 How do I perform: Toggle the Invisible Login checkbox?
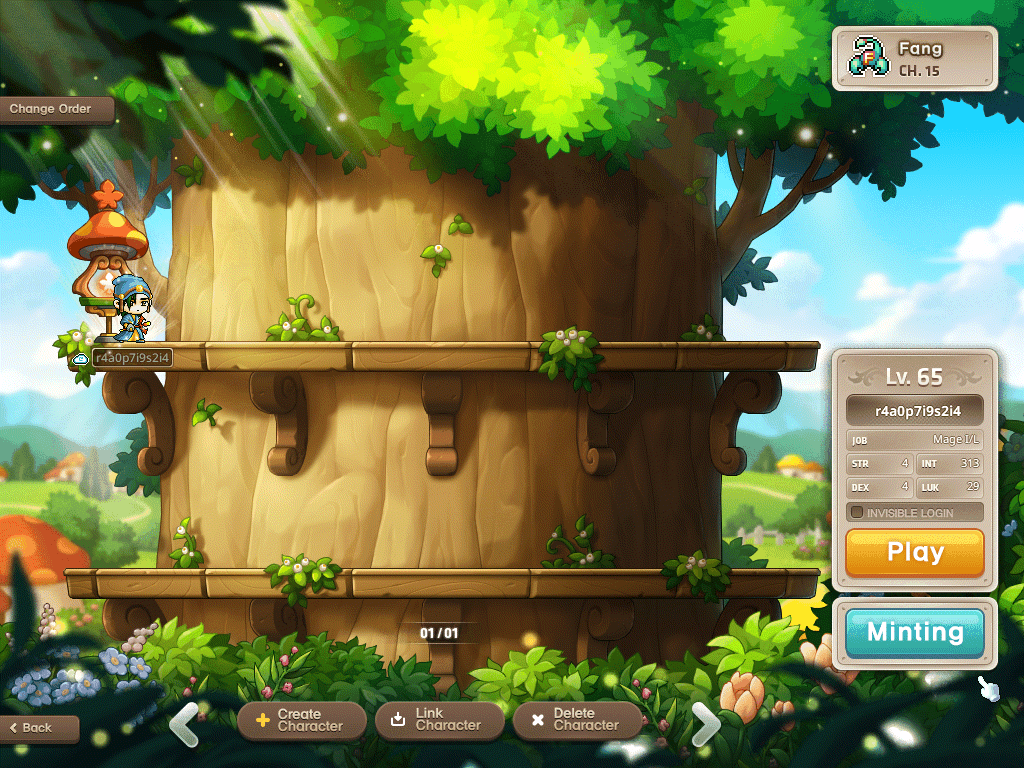[857, 513]
